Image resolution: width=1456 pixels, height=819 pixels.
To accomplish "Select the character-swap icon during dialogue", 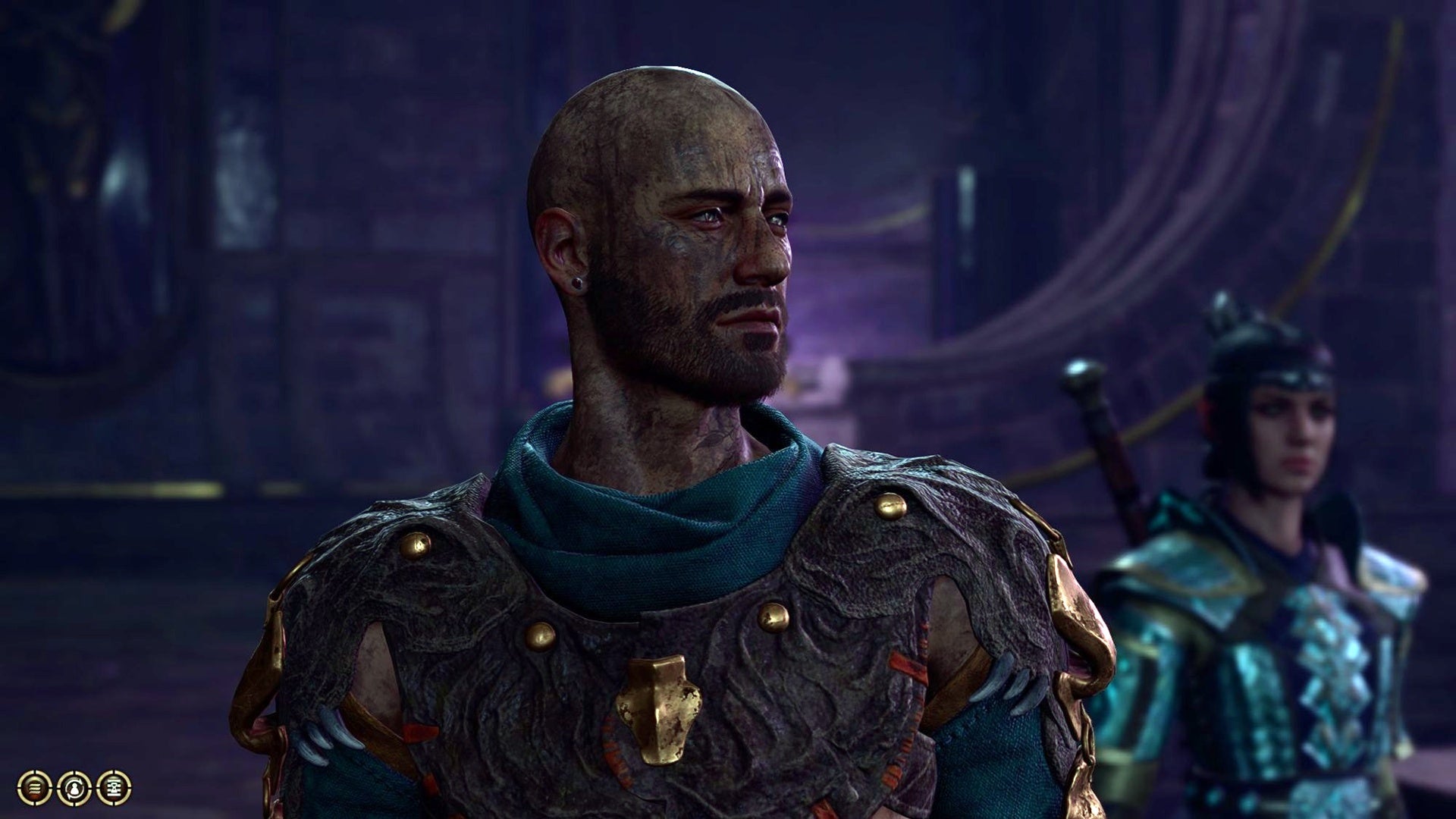I will coord(74,788).
